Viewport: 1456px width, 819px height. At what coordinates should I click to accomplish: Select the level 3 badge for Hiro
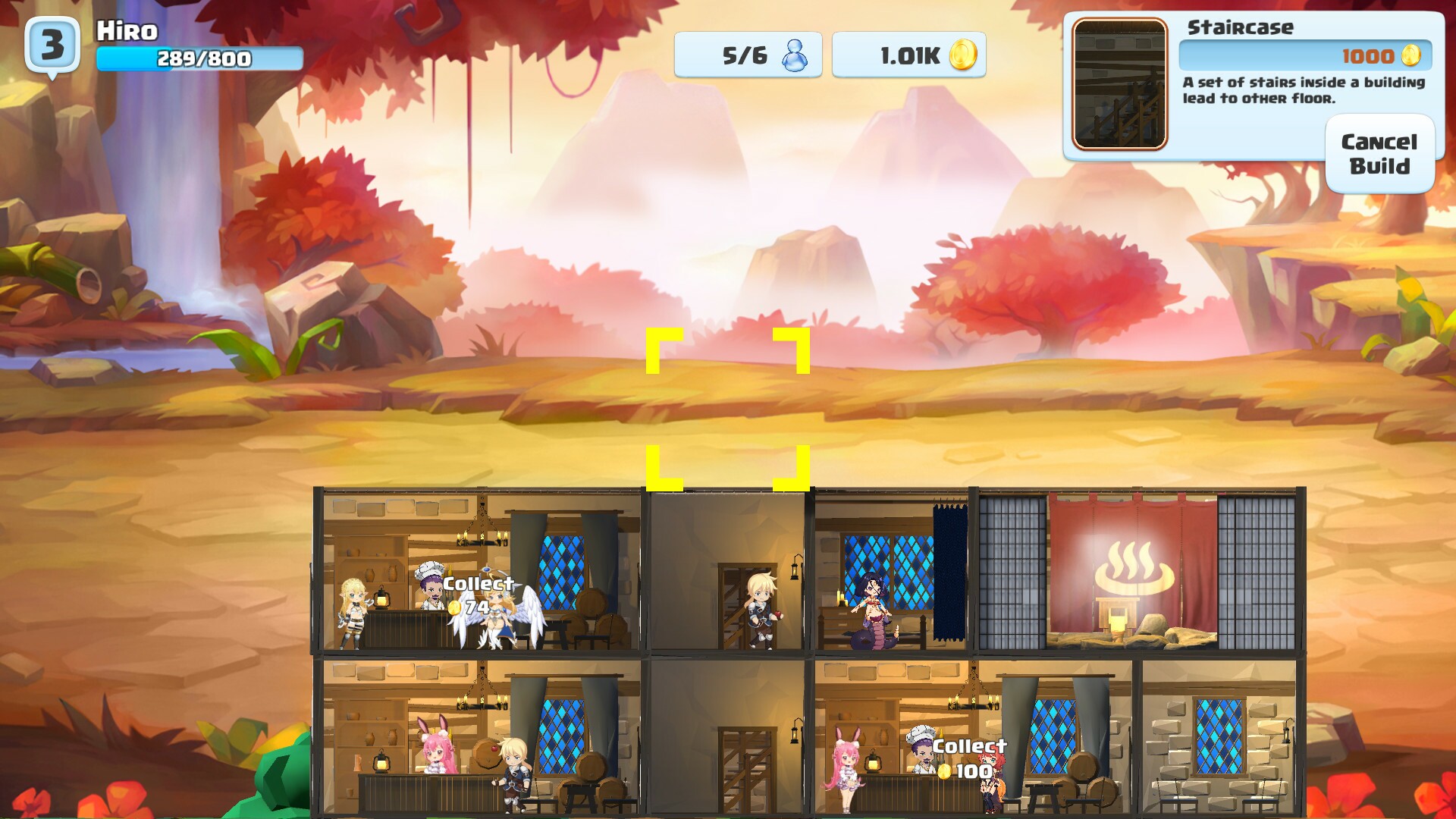click(52, 44)
